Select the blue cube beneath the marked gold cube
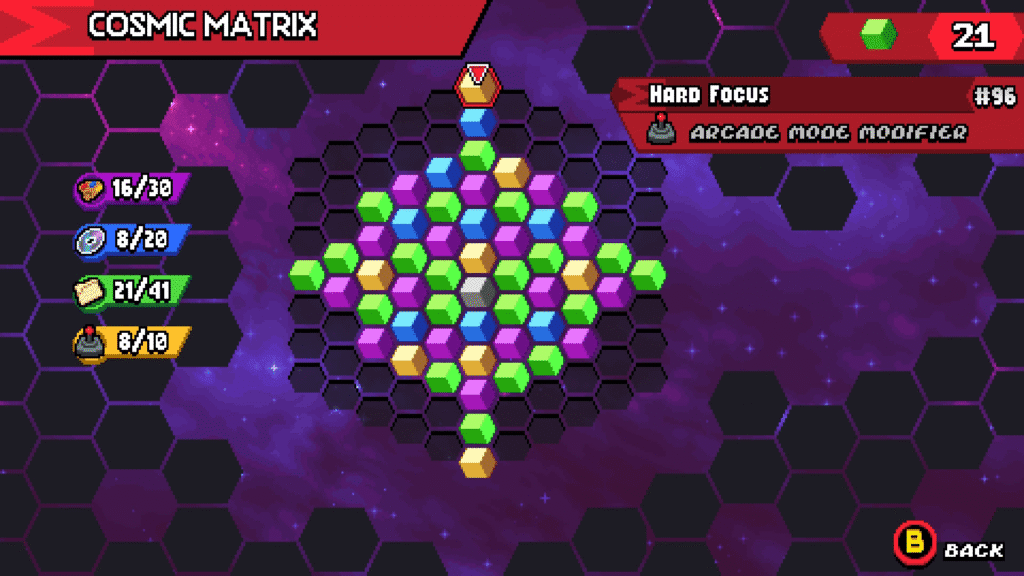Viewport: 1024px width, 576px height. (x=478, y=122)
